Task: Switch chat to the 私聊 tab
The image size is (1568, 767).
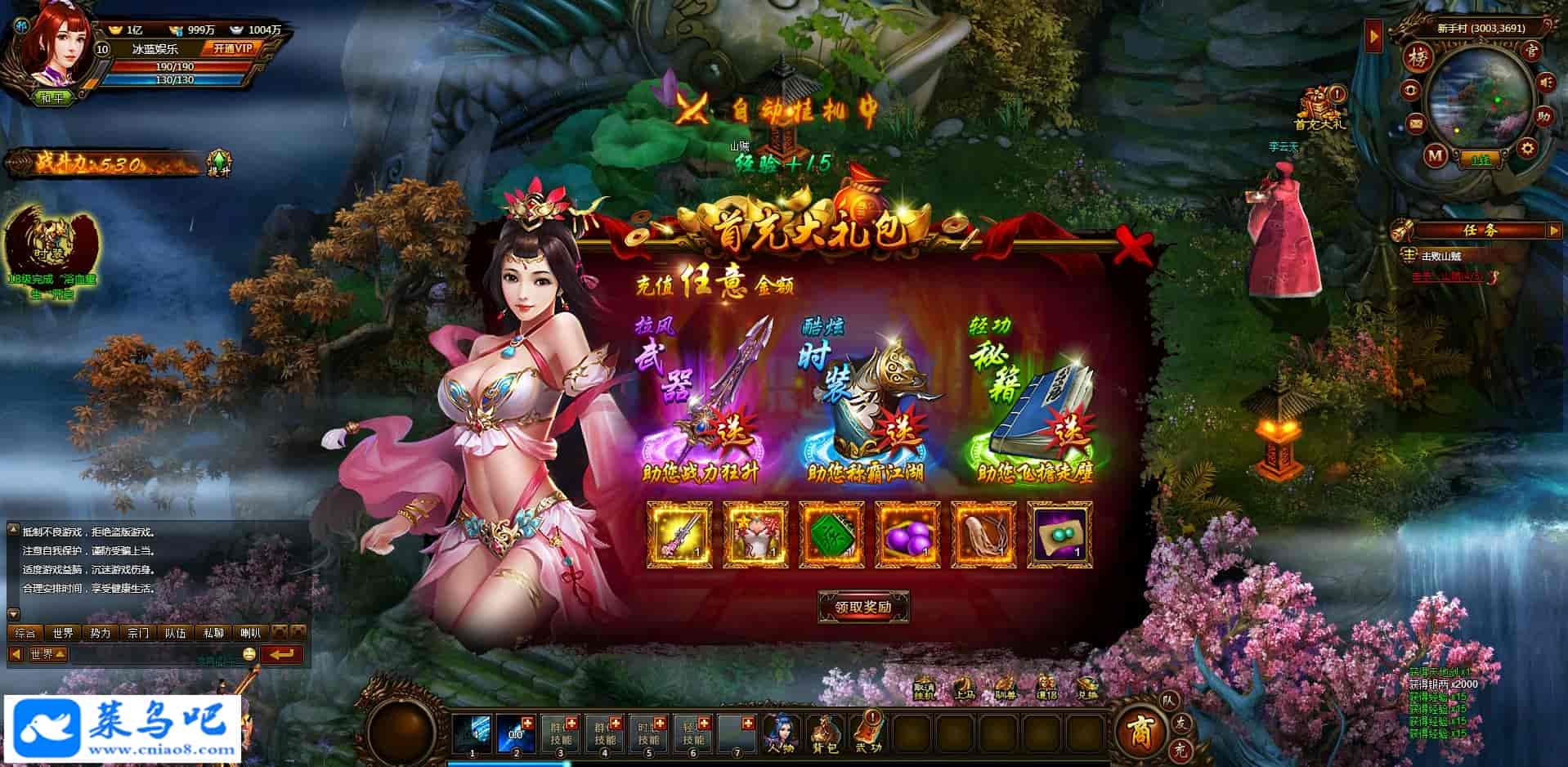Action: (213, 633)
